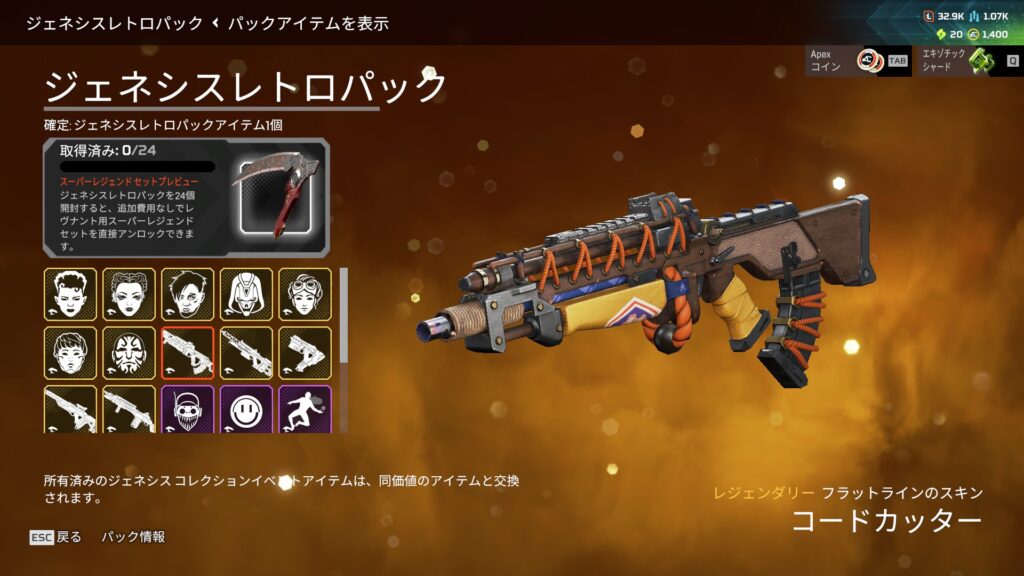1024x576 pixels.
Task: Open パック情報 pack info
Action: pyautogui.click(x=132, y=537)
